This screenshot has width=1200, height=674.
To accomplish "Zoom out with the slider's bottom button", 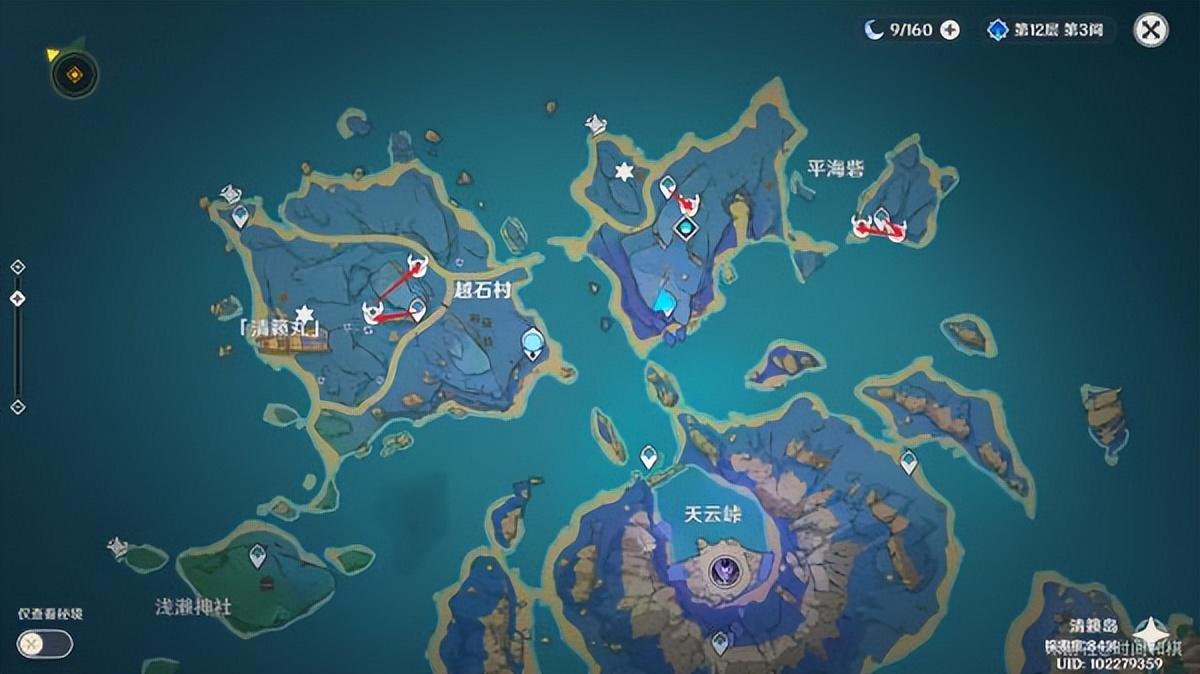I will [17, 407].
